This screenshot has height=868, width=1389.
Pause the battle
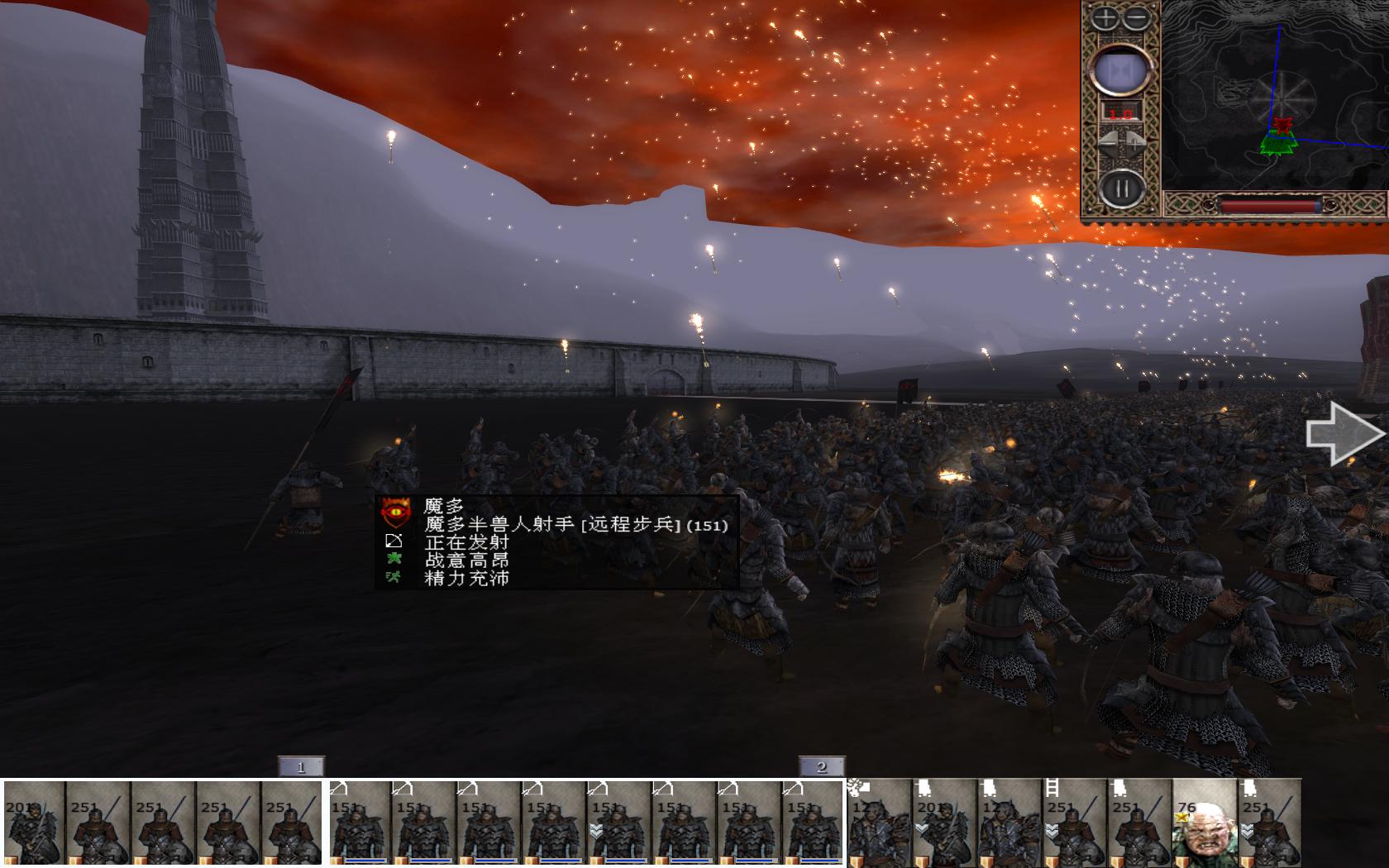[x=1121, y=189]
